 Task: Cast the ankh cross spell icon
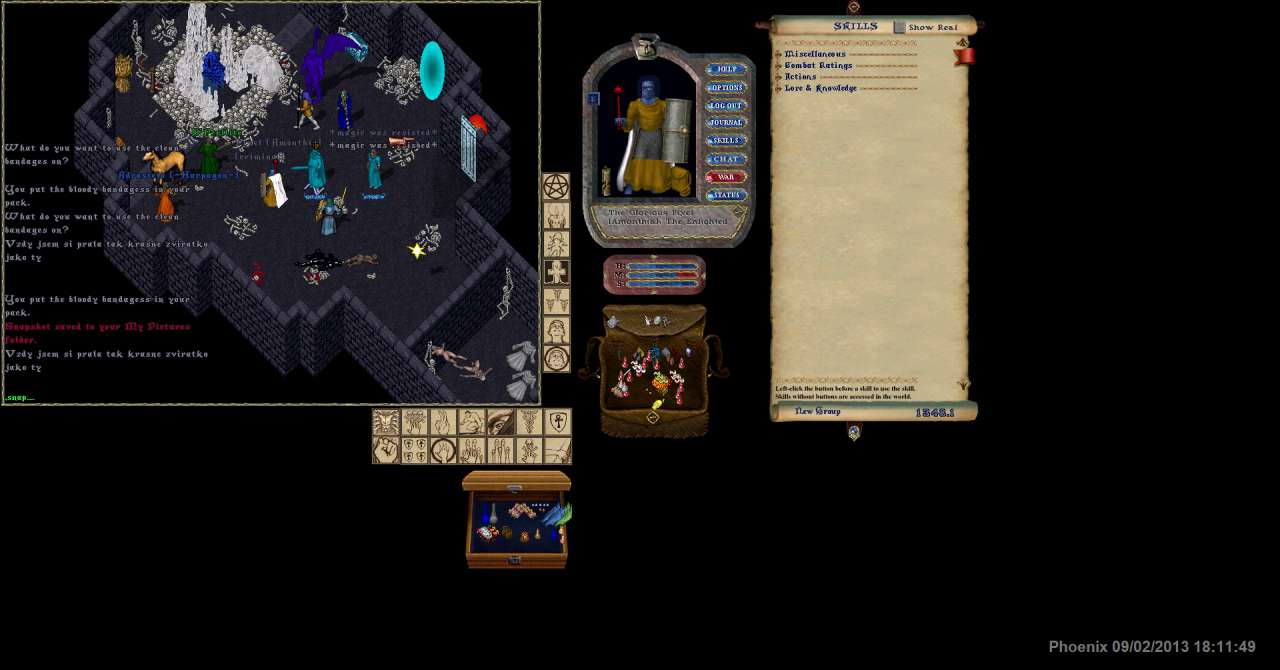pyautogui.click(x=556, y=272)
